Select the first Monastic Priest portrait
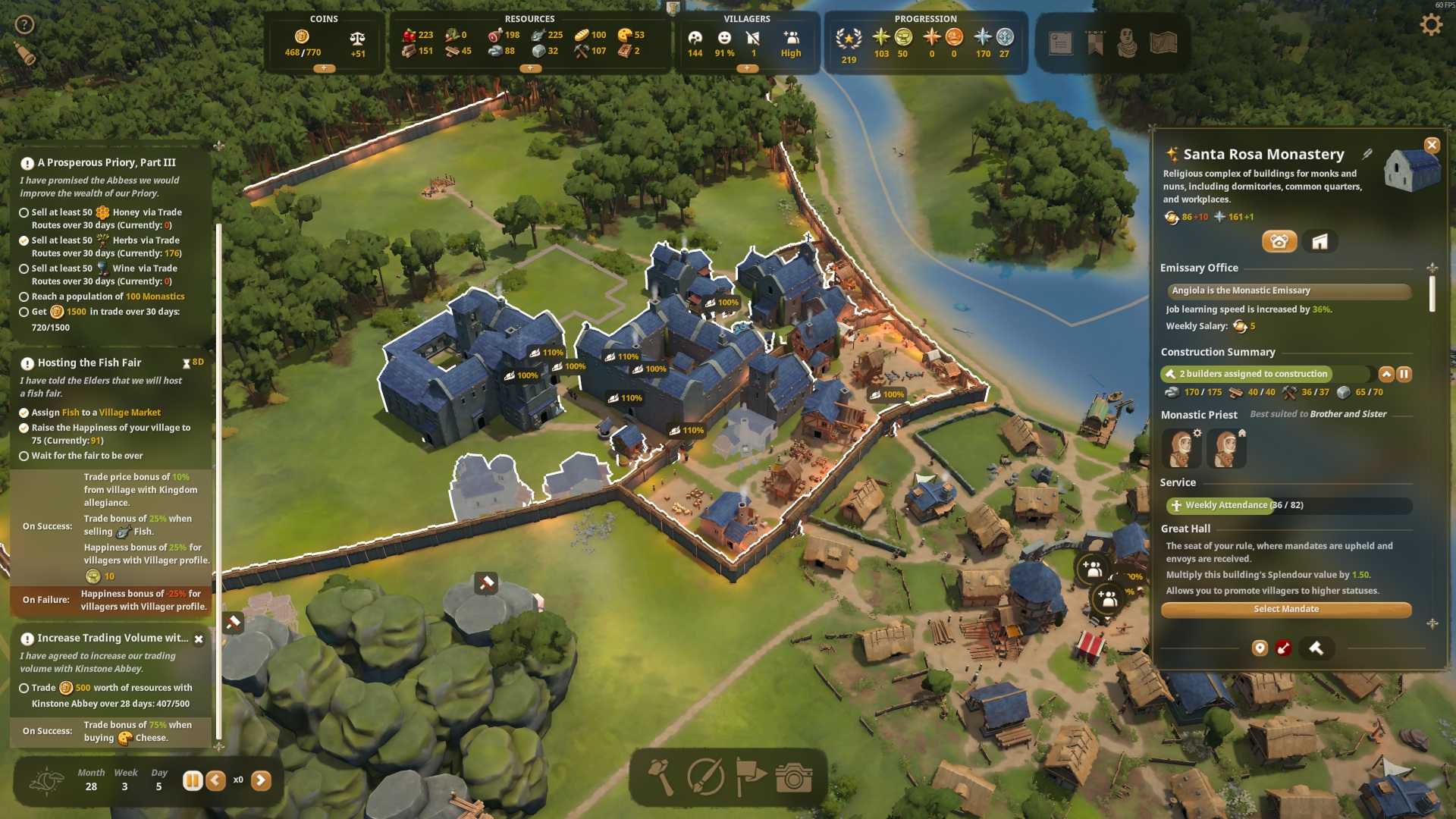Screen dimensions: 1456x819 [1181, 448]
